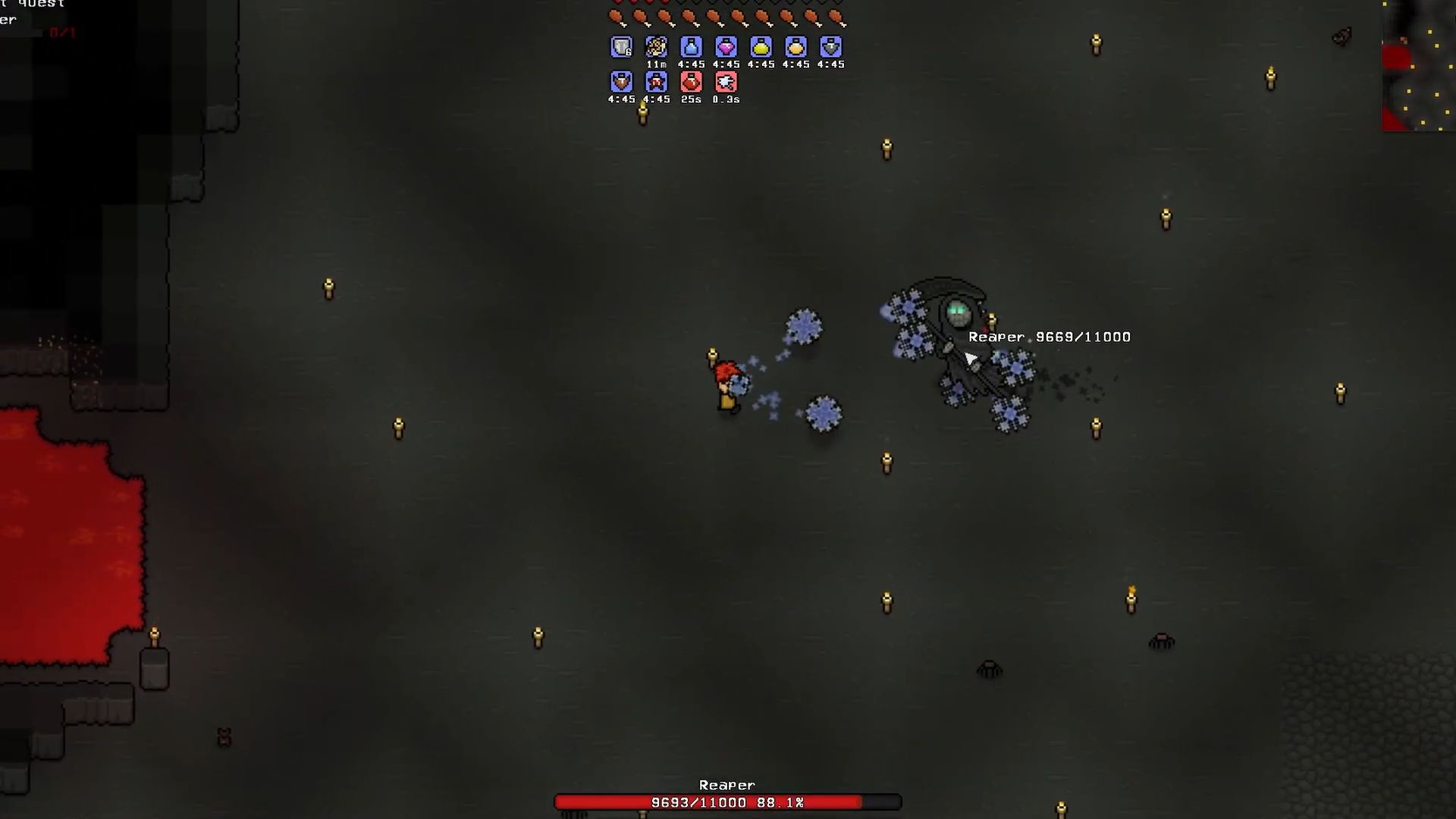
Task: Cancel the red potion debuff showing 25s
Action: click(x=691, y=82)
